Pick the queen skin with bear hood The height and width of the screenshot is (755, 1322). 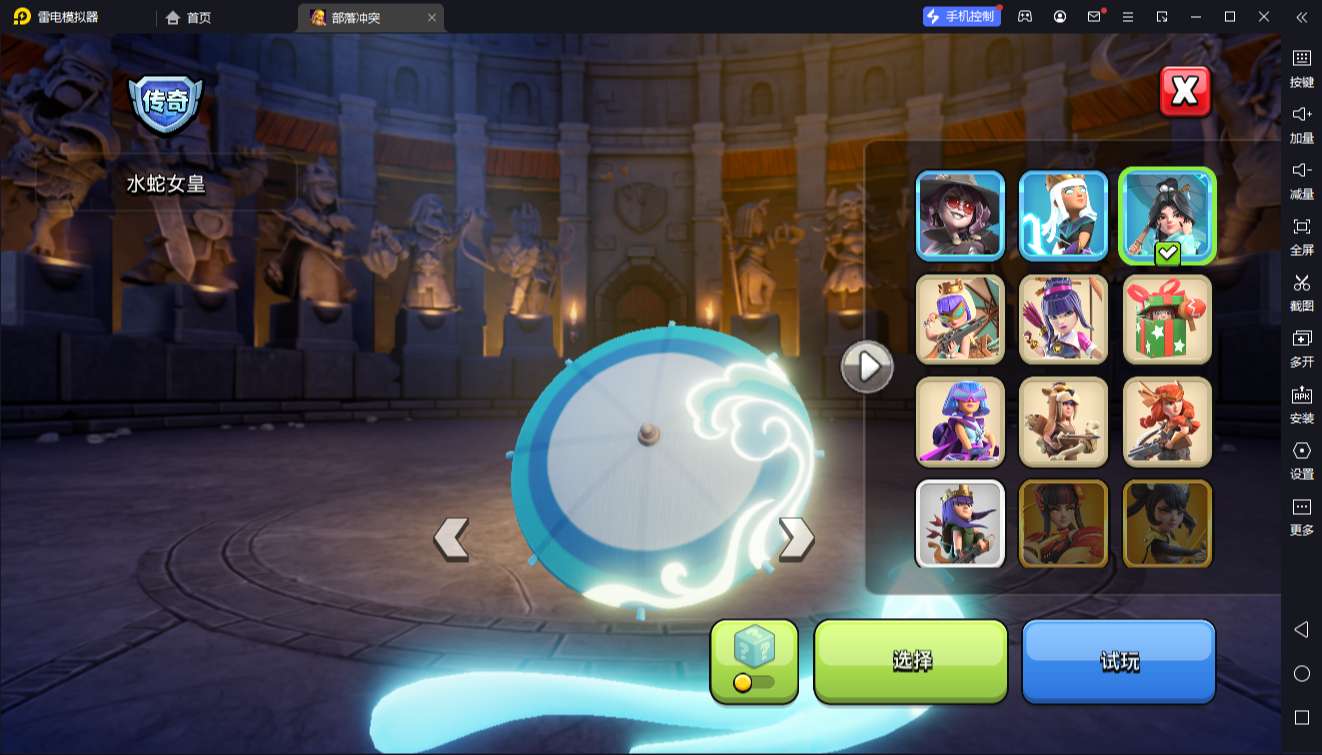coord(1063,422)
